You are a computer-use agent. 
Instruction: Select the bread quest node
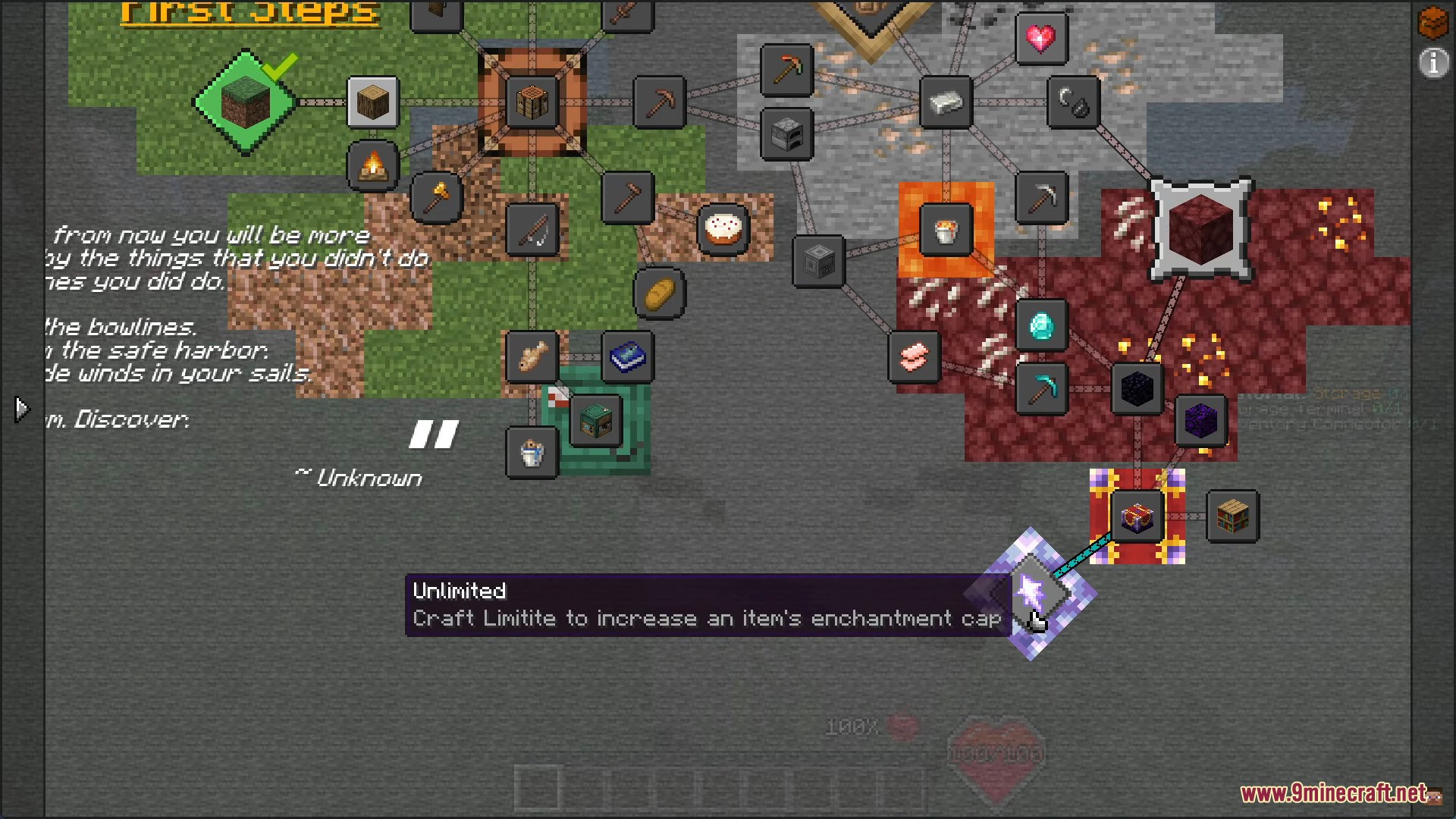click(x=659, y=293)
